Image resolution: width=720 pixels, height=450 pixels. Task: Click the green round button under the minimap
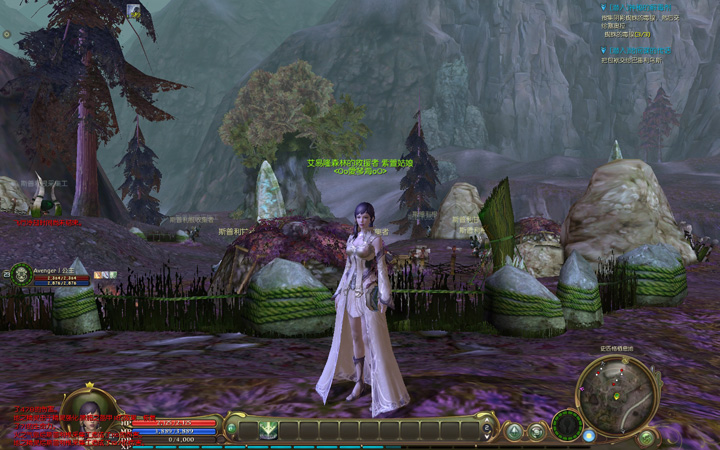tap(646, 437)
